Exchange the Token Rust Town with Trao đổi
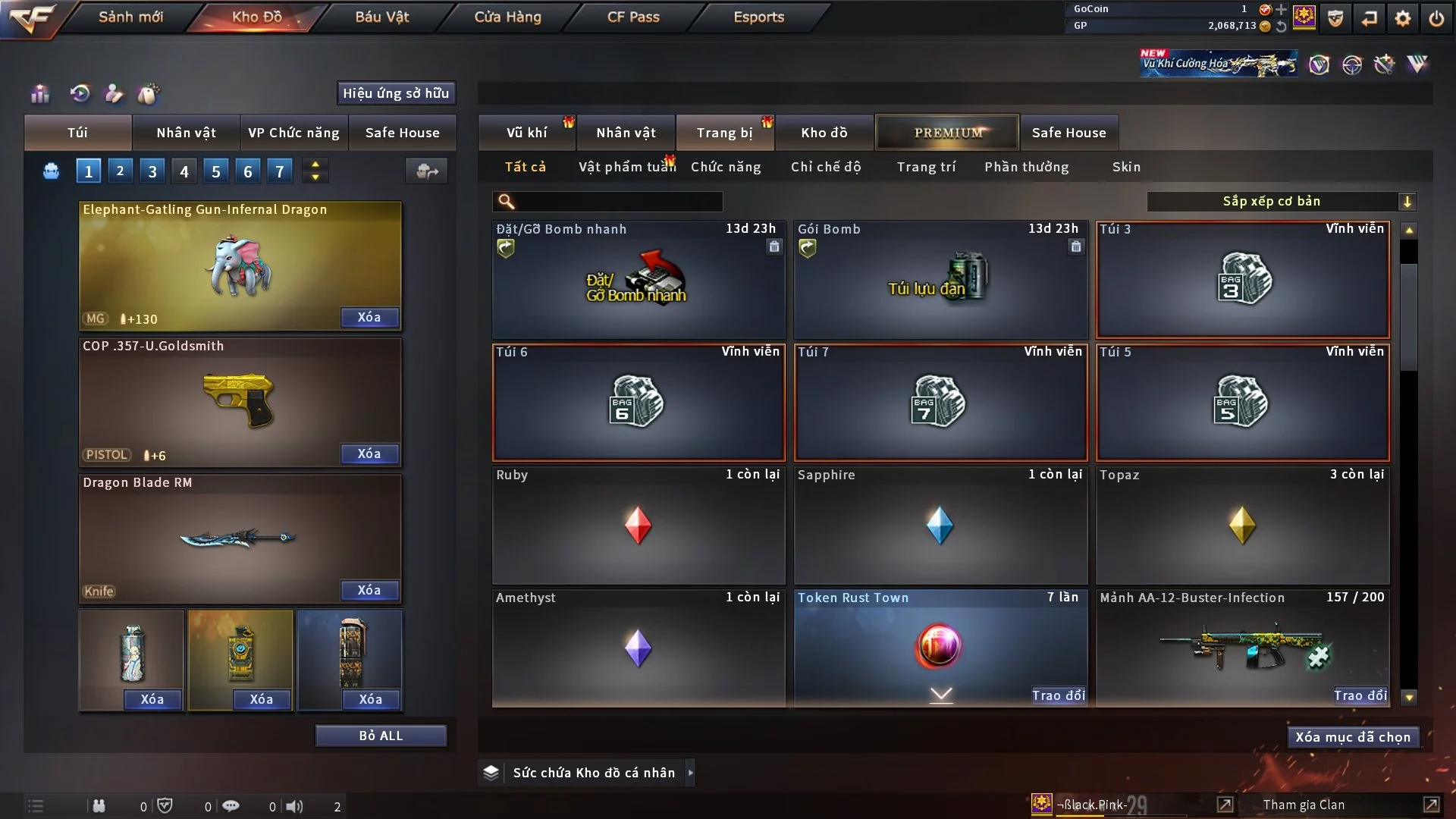Viewport: 1456px width, 819px height. pyautogui.click(x=1058, y=695)
